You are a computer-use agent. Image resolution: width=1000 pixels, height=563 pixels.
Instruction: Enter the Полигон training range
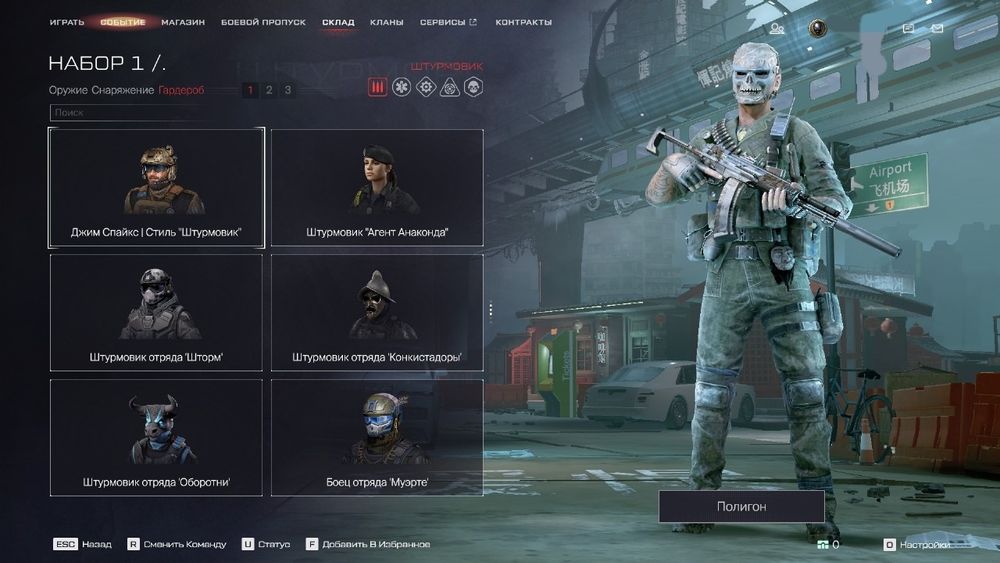click(x=741, y=506)
